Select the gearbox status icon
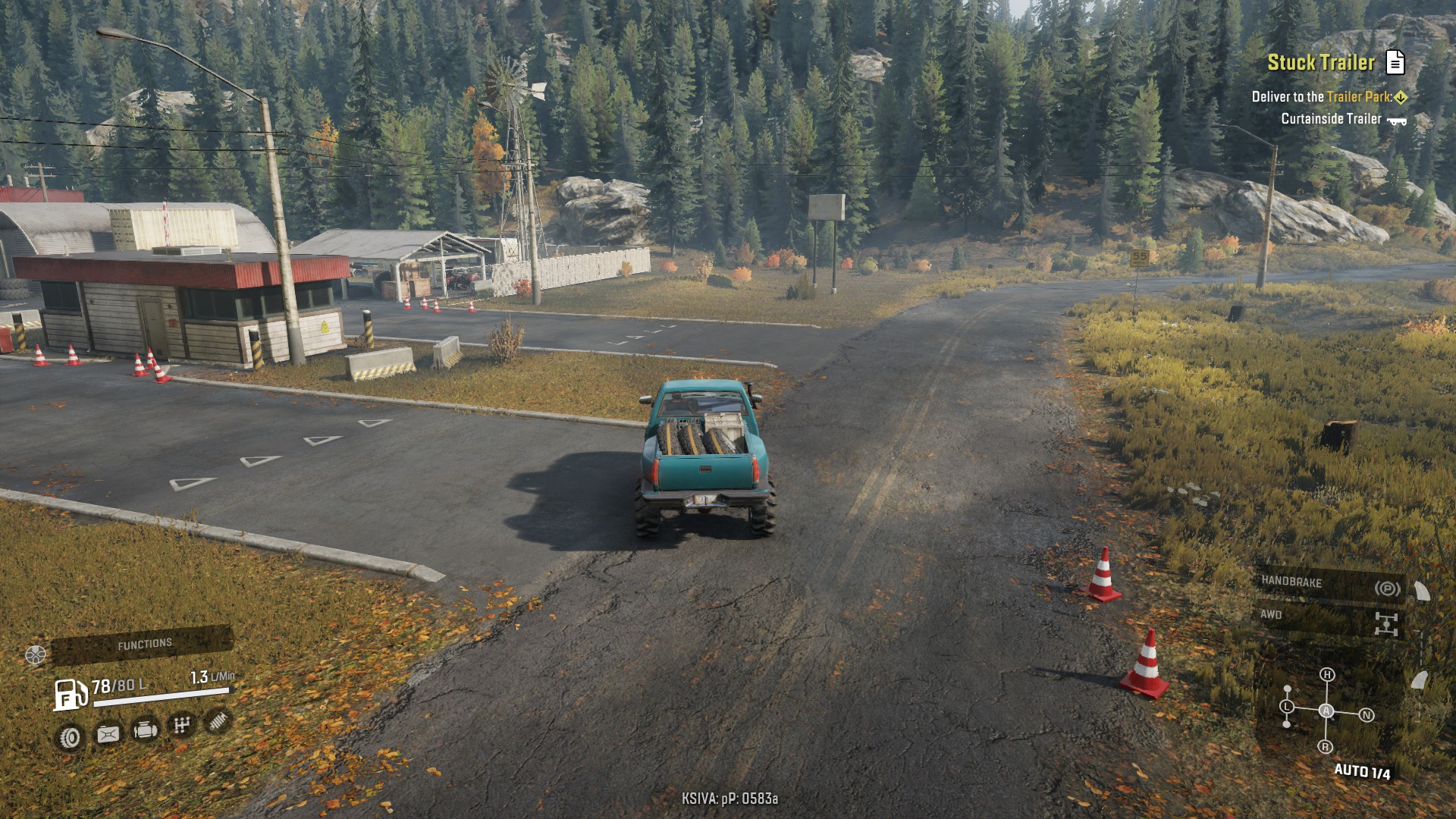This screenshot has height=819, width=1456. (x=182, y=726)
